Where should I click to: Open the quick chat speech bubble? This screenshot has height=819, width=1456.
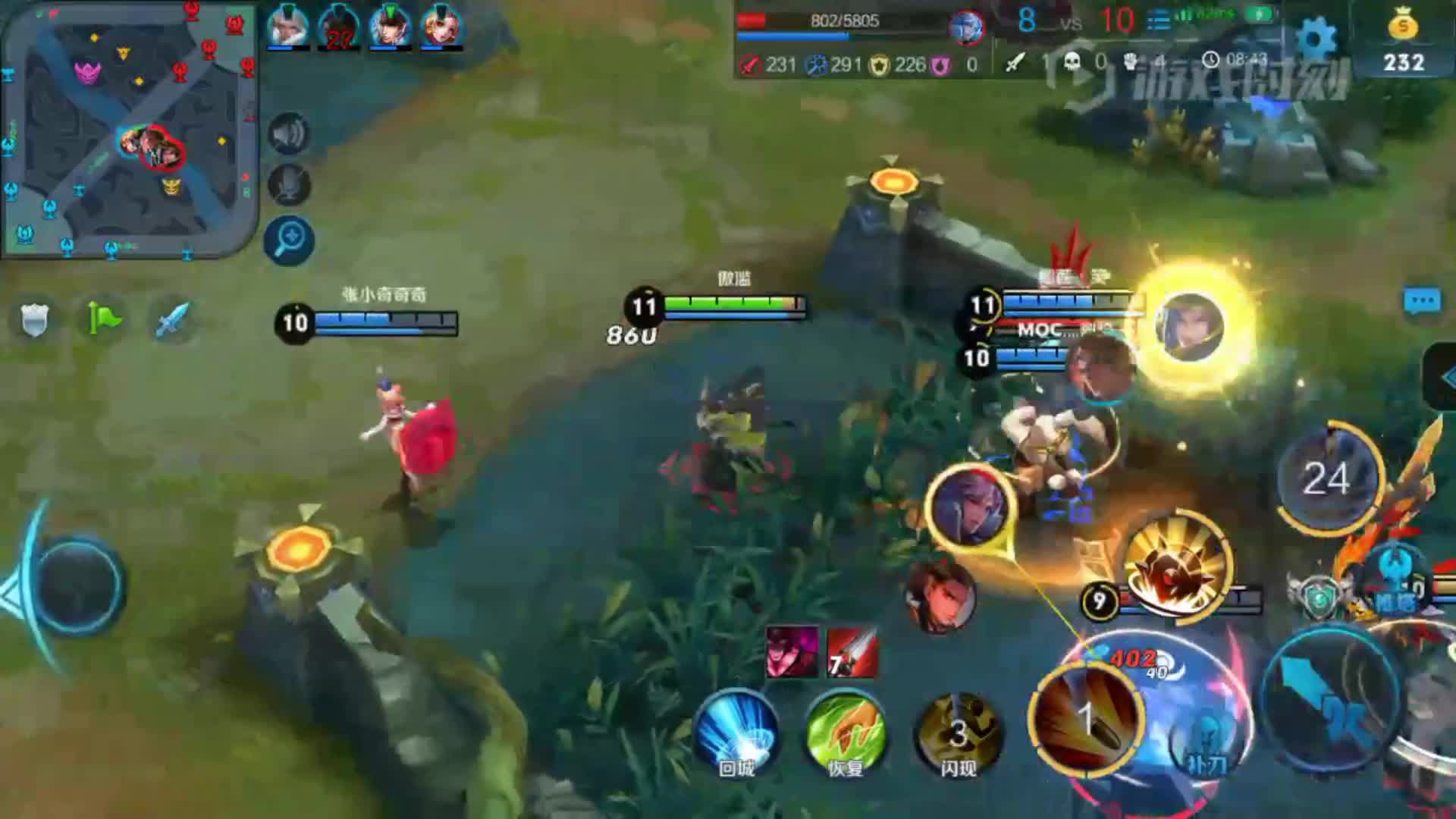click(x=1422, y=301)
